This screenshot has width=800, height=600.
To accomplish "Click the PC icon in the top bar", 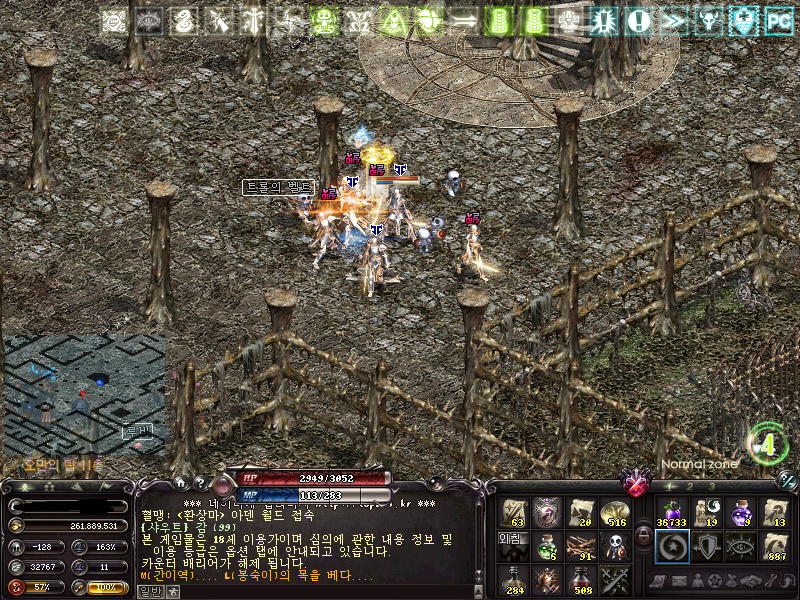I will [x=778, y=20].
